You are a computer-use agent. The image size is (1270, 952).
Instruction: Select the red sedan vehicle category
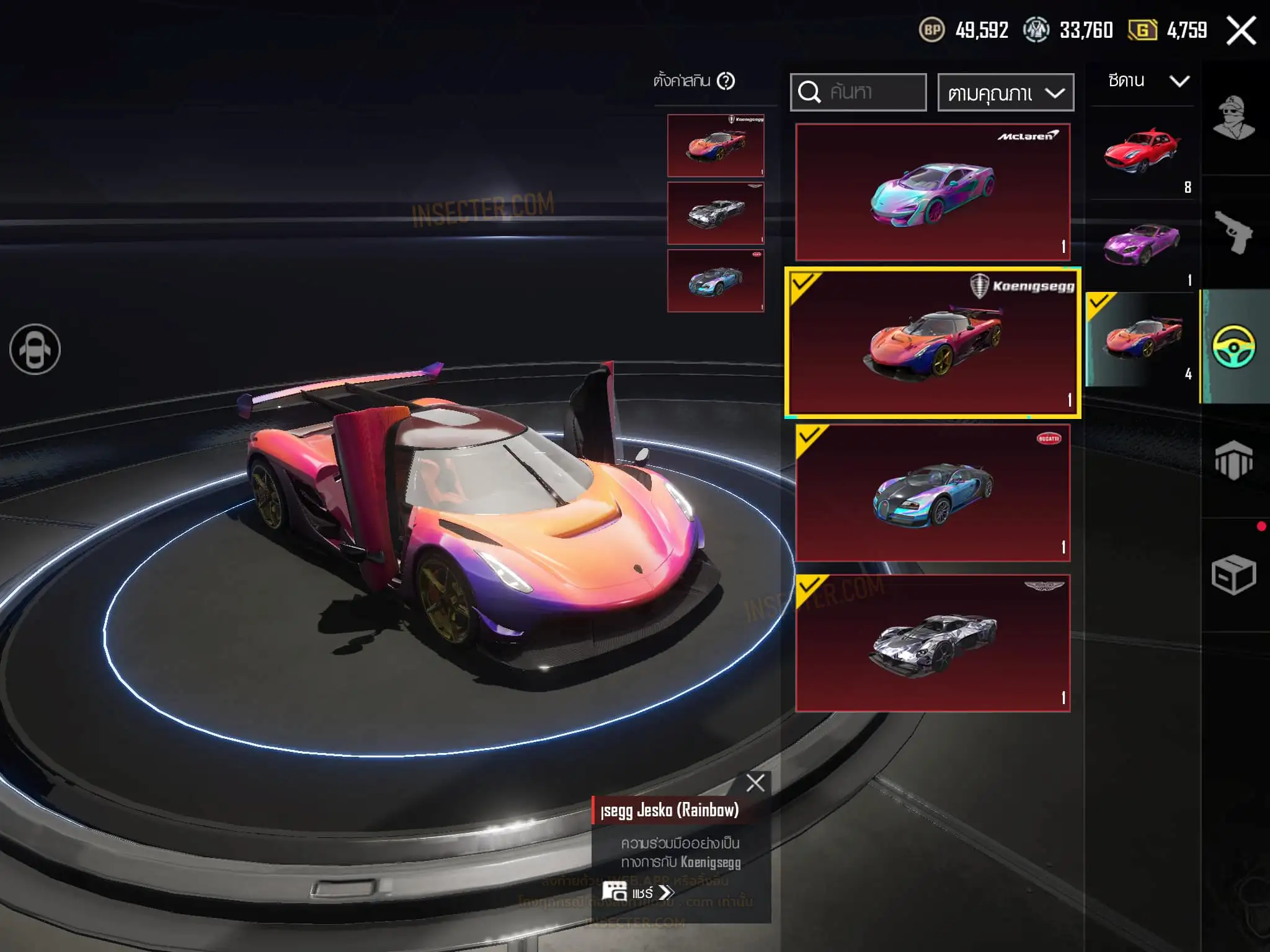(x=1142, y=154)
